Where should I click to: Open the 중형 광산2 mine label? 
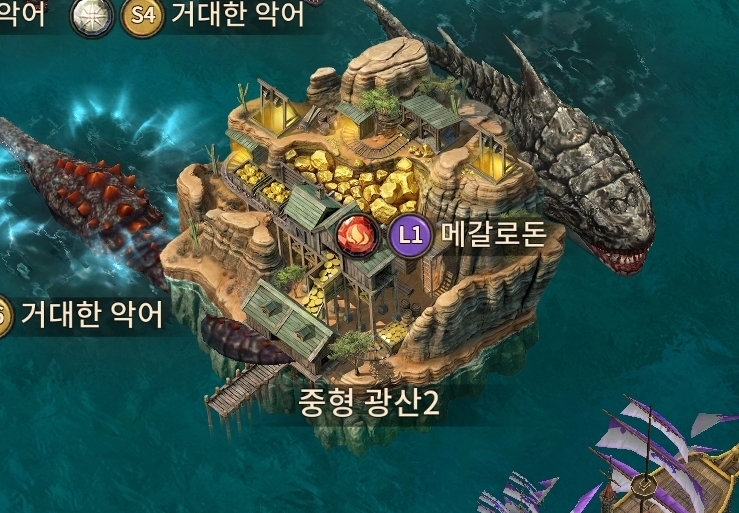pyautogui.click(x=369, y=402)
